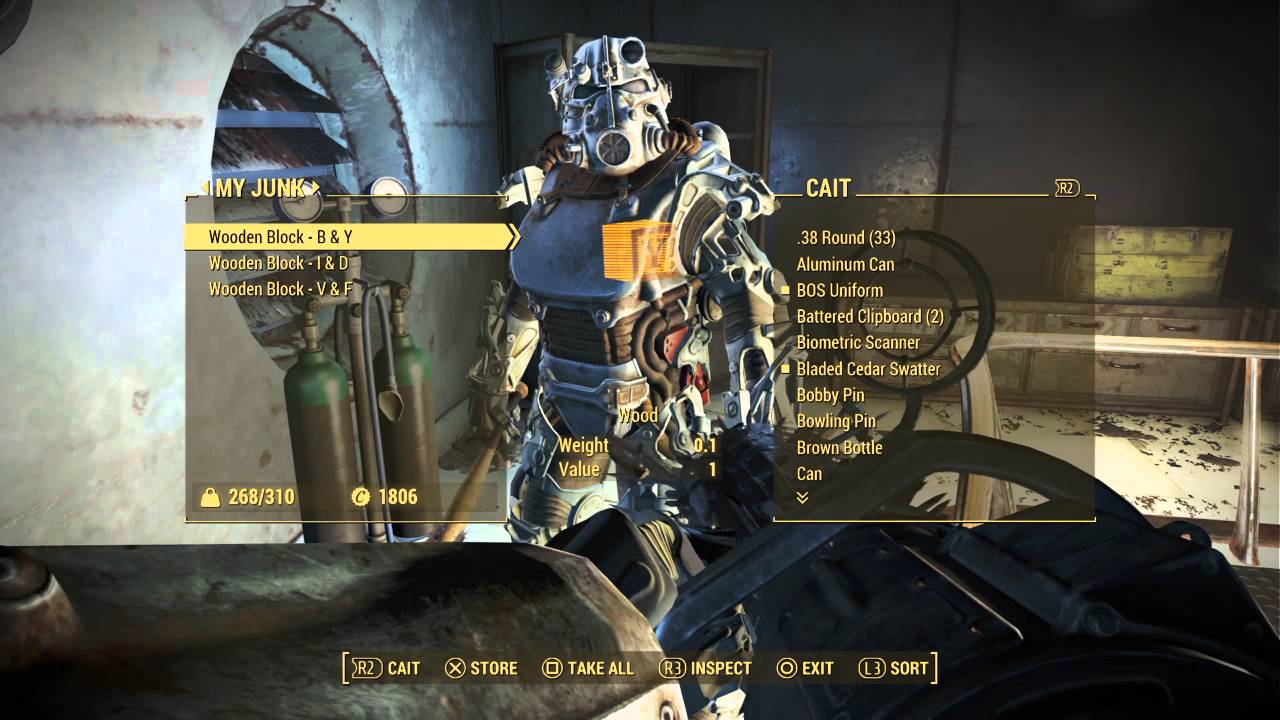The image size is (1280, 720).
Task: Choose Aluminum Can from Cait's list
Action: pyautogui.click(x=845, y=264)
